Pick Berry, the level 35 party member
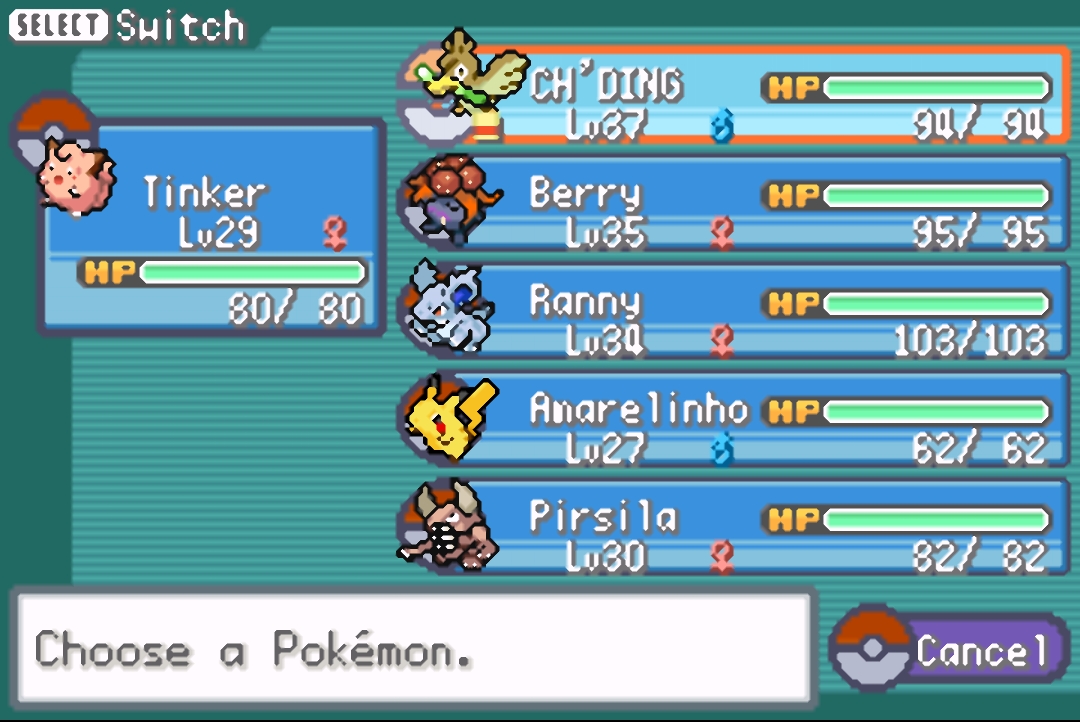This screenshot has width=1080, height=722. pyautogui.click(x=740, y=204)
